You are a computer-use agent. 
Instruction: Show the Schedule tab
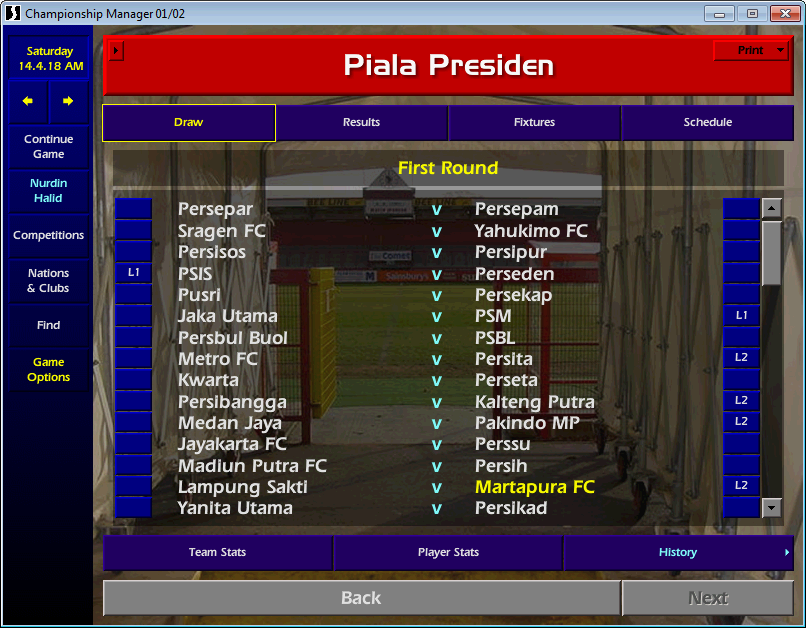[x=707, y=123]
